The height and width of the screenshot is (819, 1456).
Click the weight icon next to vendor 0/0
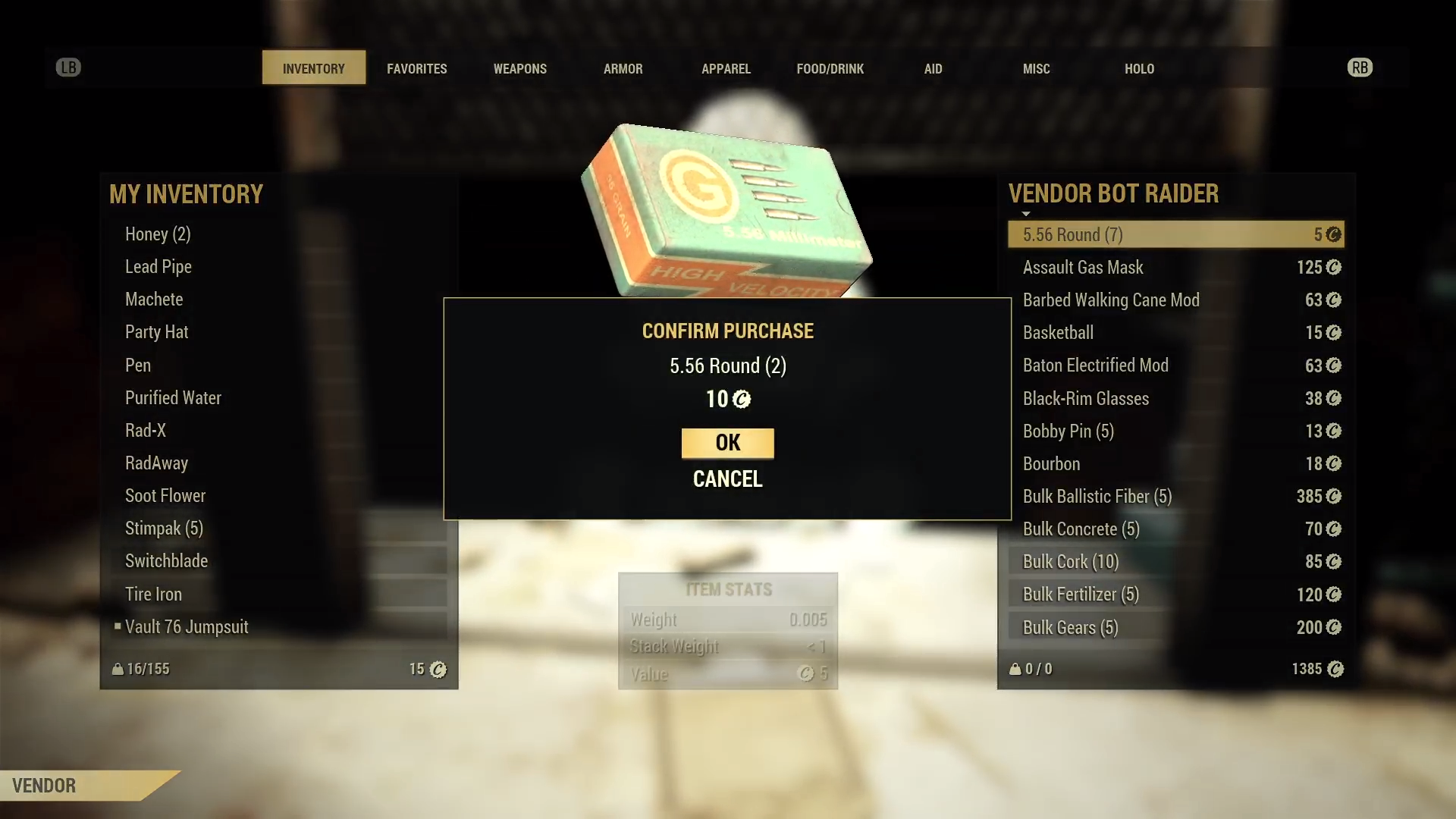[1015, 669]
